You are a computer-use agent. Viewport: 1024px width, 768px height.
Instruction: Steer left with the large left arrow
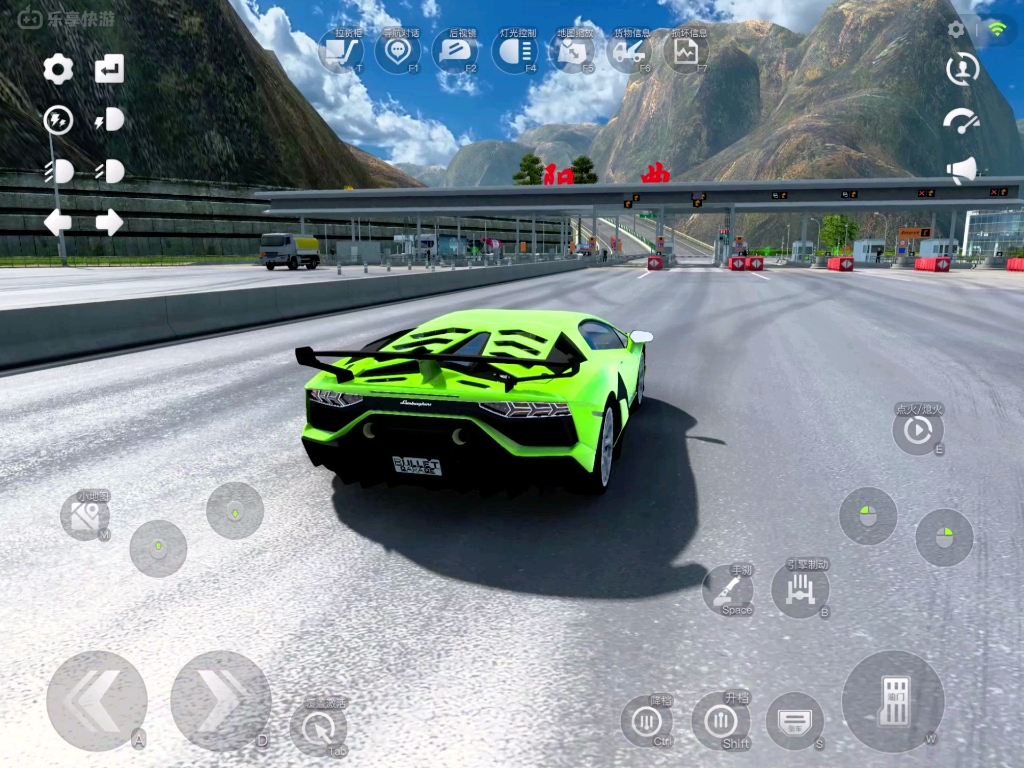(96, 701)
